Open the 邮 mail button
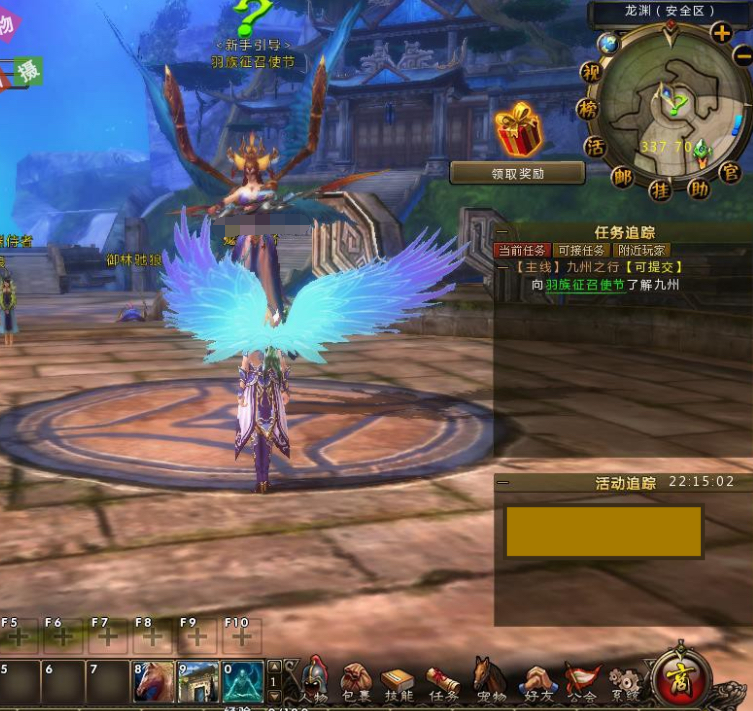753x711 pixels. [624, 177]
